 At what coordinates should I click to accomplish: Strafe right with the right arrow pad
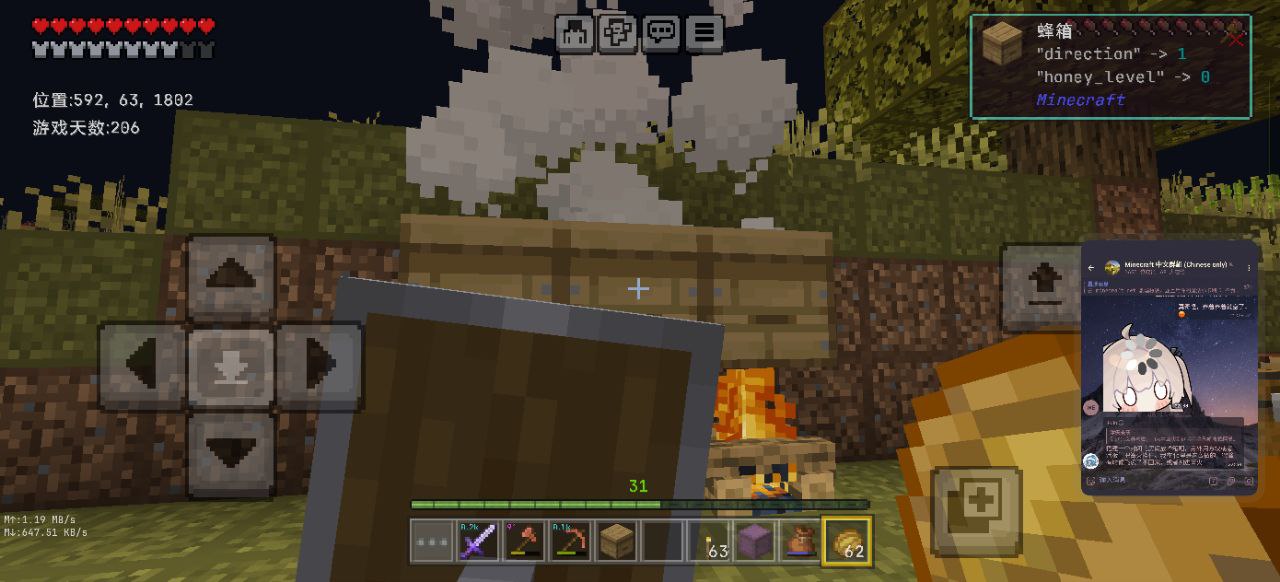(x=319, y=366)
